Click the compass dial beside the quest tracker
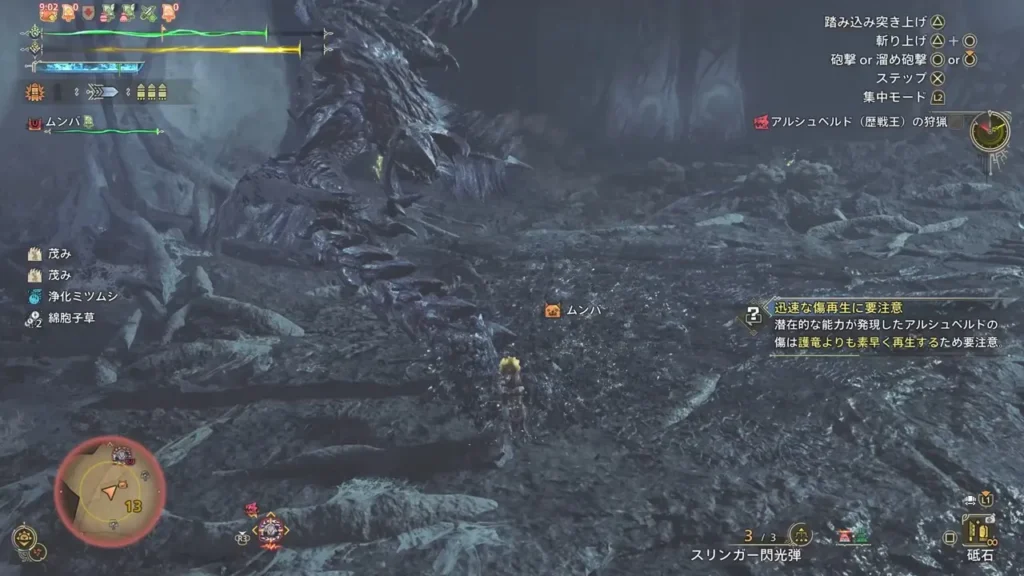1024x576 pixels. [x=990, y=131]
